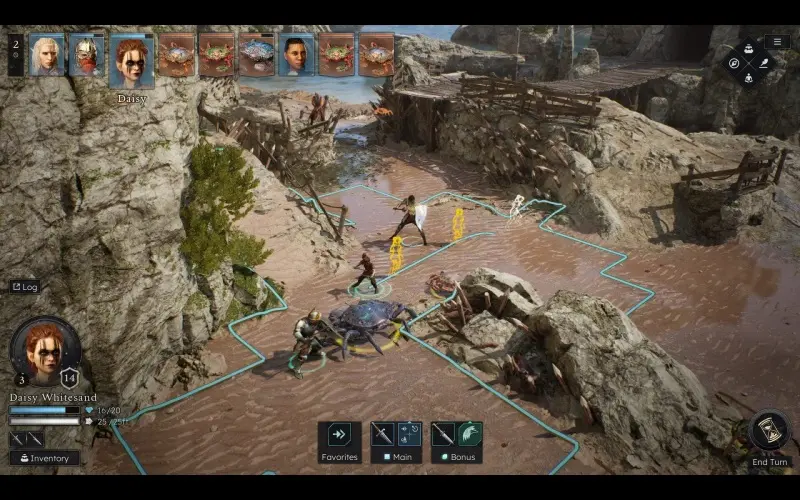Select the white-haired character's turn portrait
The width and height of the screenshot is (800, 500).
[x=46, y=55]
